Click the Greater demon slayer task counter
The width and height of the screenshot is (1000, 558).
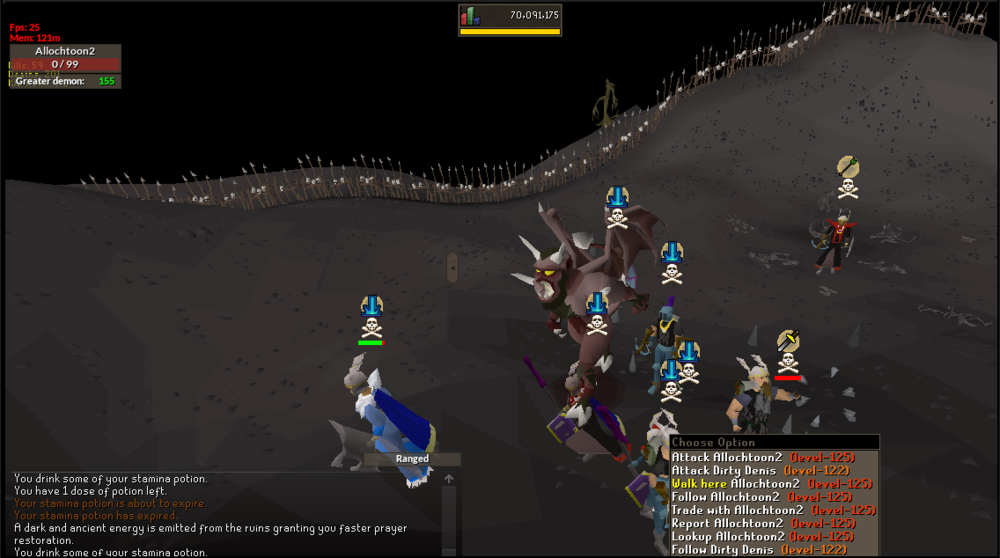pyautogui.click(x=65, y=81)
